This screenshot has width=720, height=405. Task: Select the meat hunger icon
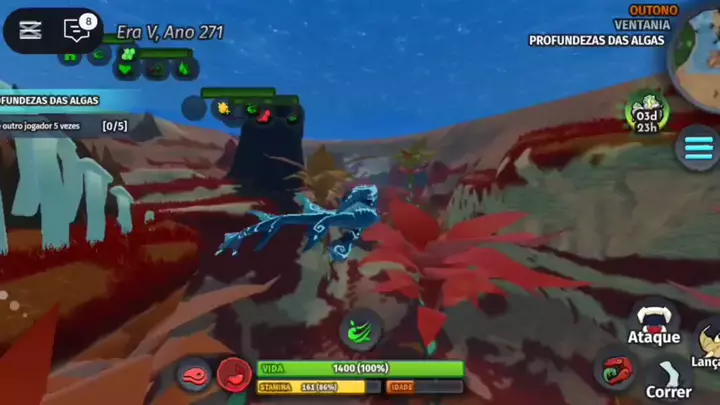tap(195, 375)
